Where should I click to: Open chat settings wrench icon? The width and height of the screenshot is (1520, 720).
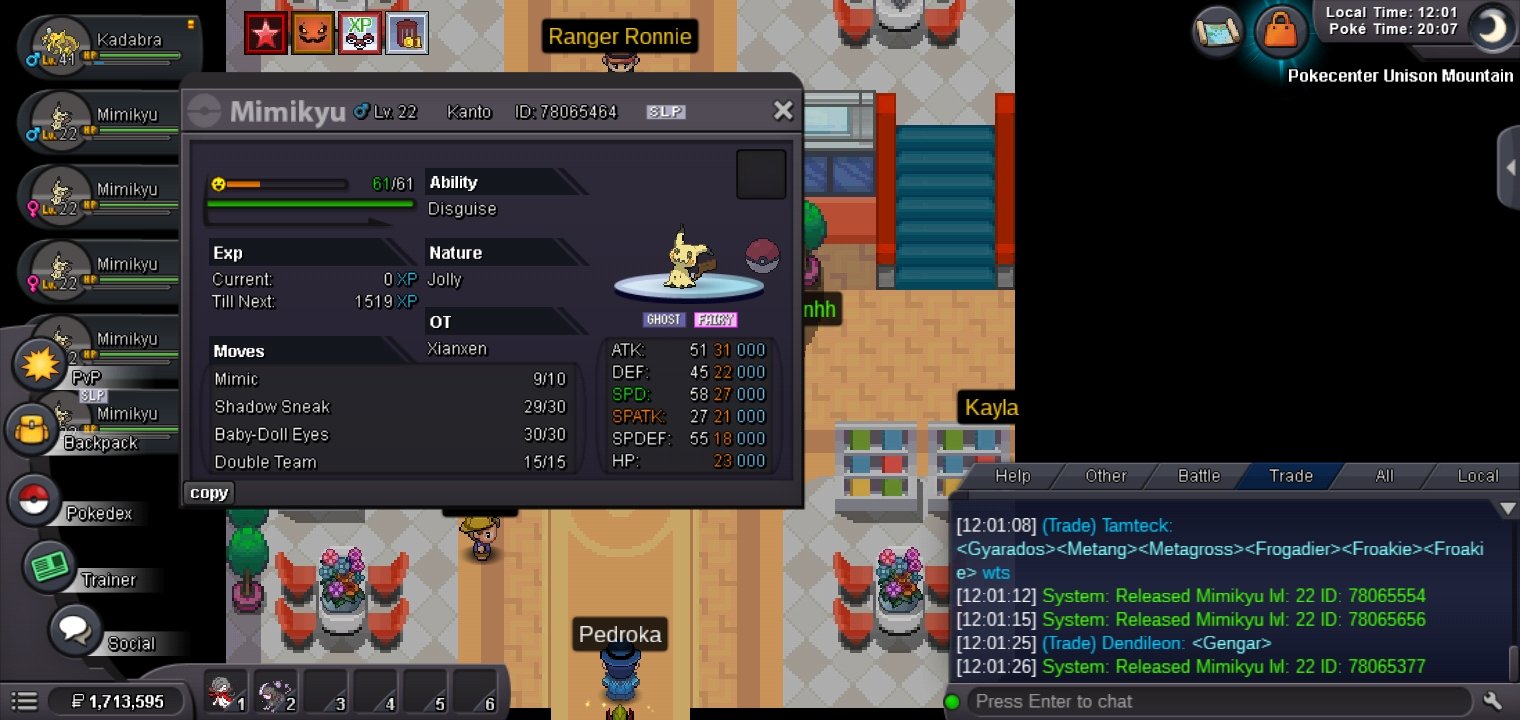point(1493,701)
